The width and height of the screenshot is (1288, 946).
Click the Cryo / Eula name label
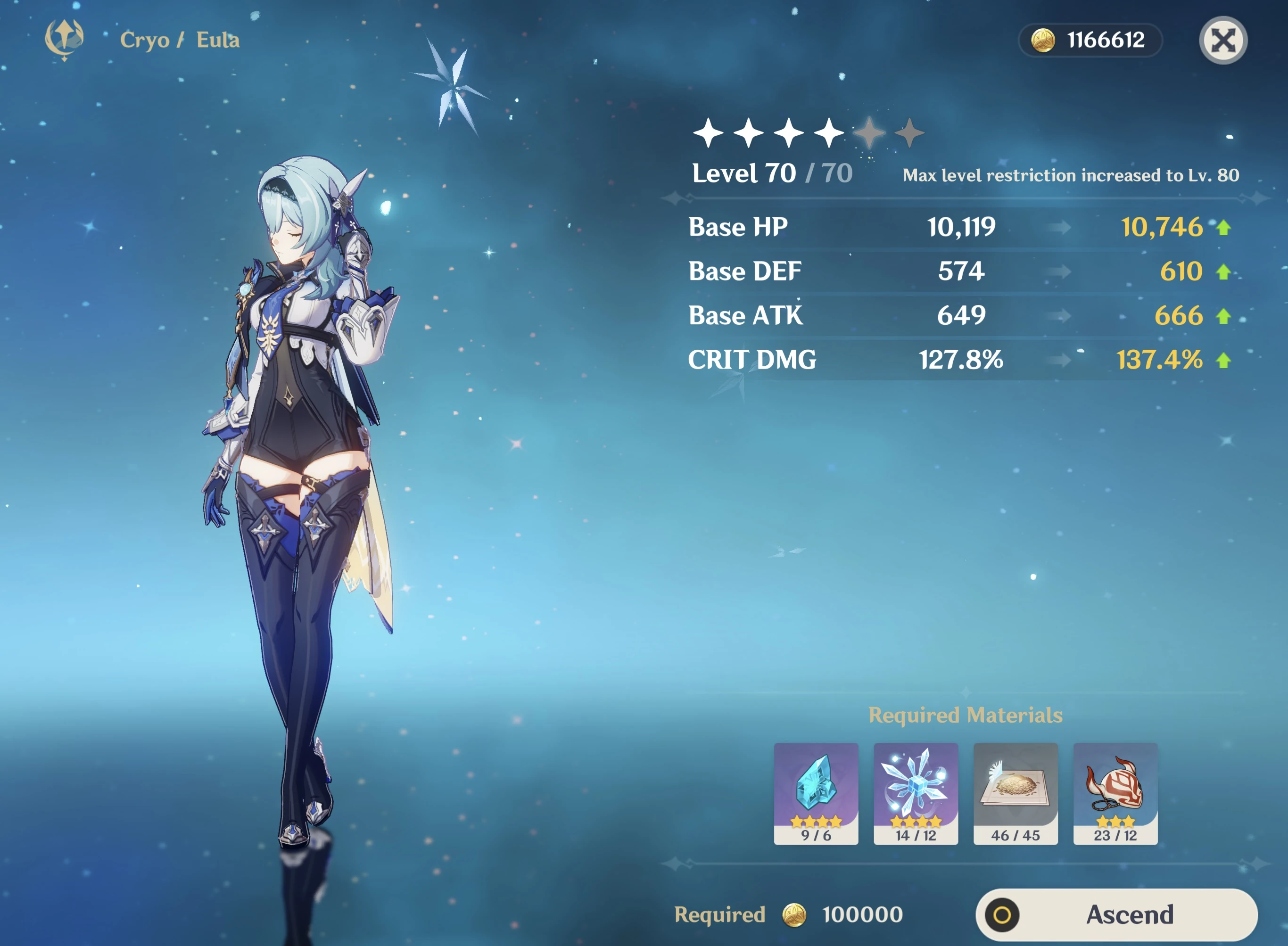(181, 40)
